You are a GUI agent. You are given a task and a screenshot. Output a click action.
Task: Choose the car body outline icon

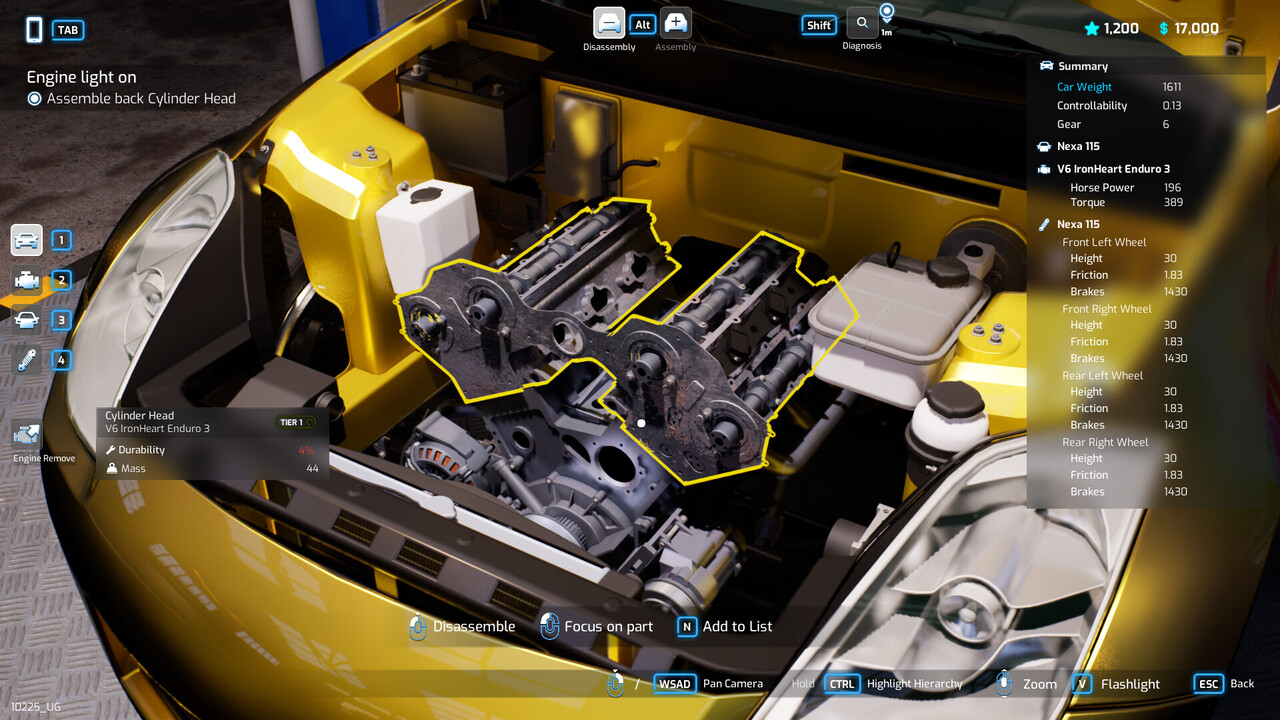pyautogui.click(x=27, y=320)
